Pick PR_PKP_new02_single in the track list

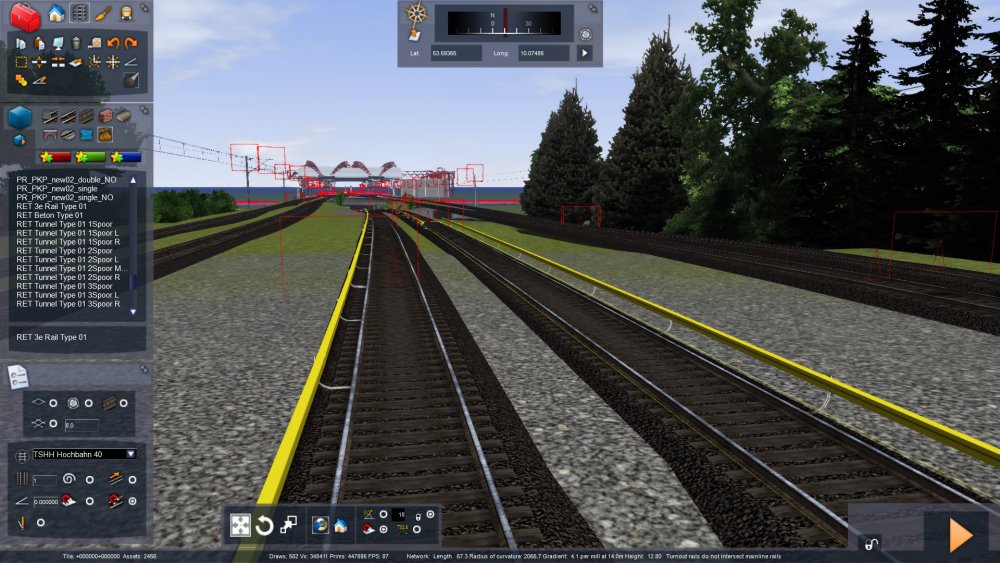pos(60,189)
